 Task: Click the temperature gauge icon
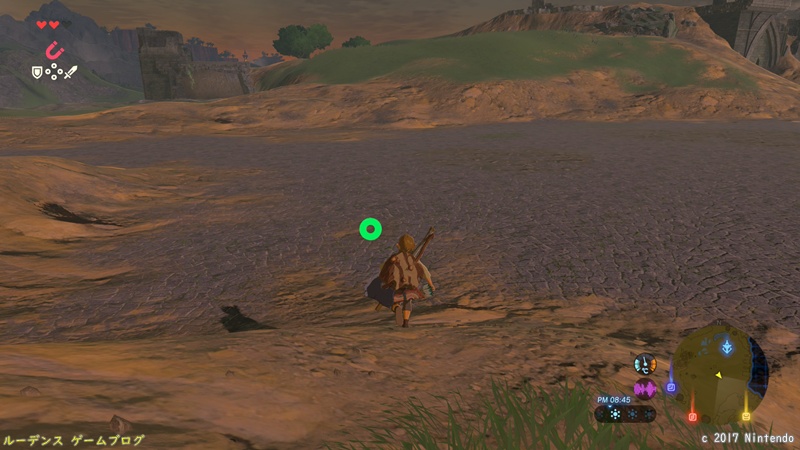pyautogui.click(x=645, y=365)
